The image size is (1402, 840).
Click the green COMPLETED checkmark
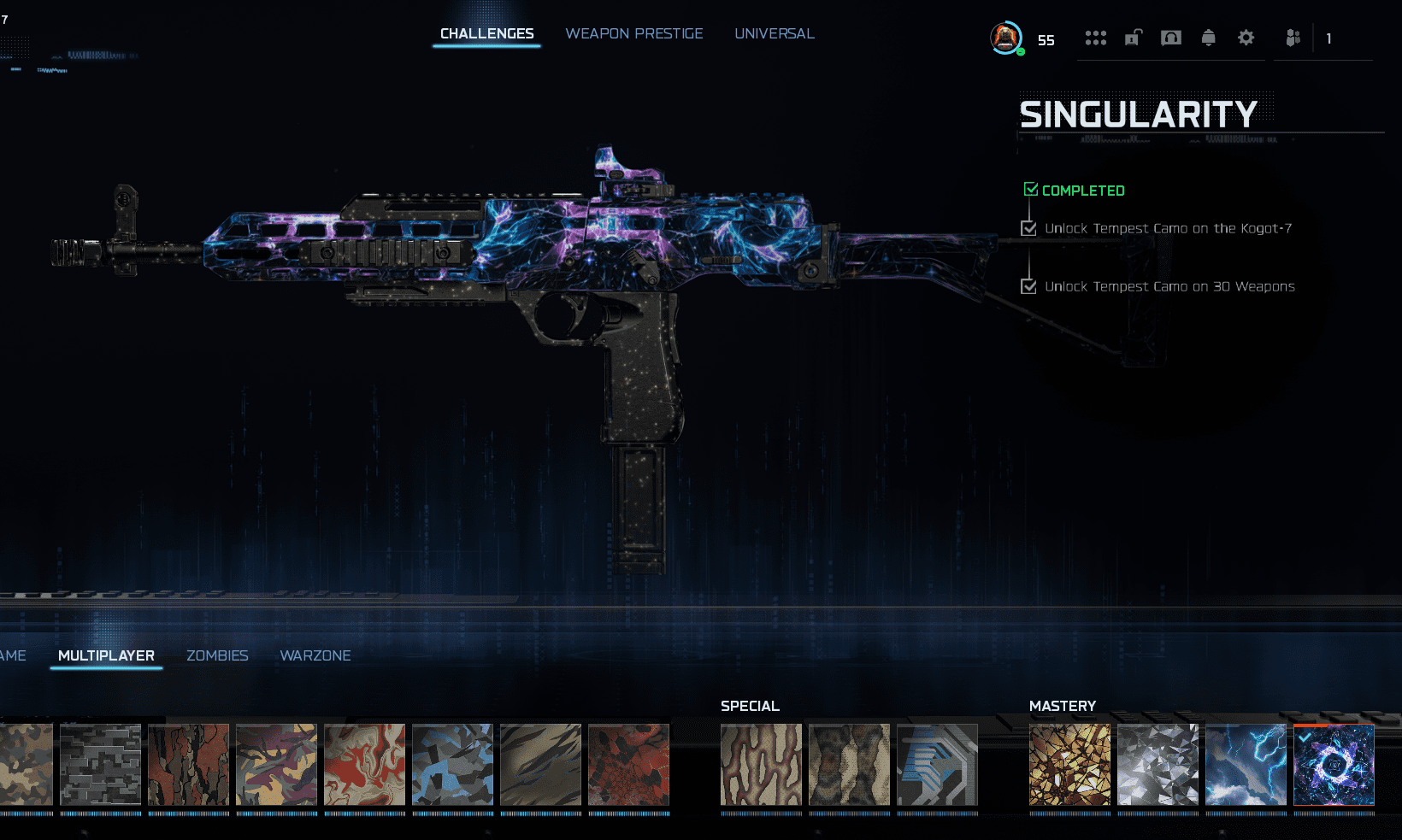click(1030, 189)
